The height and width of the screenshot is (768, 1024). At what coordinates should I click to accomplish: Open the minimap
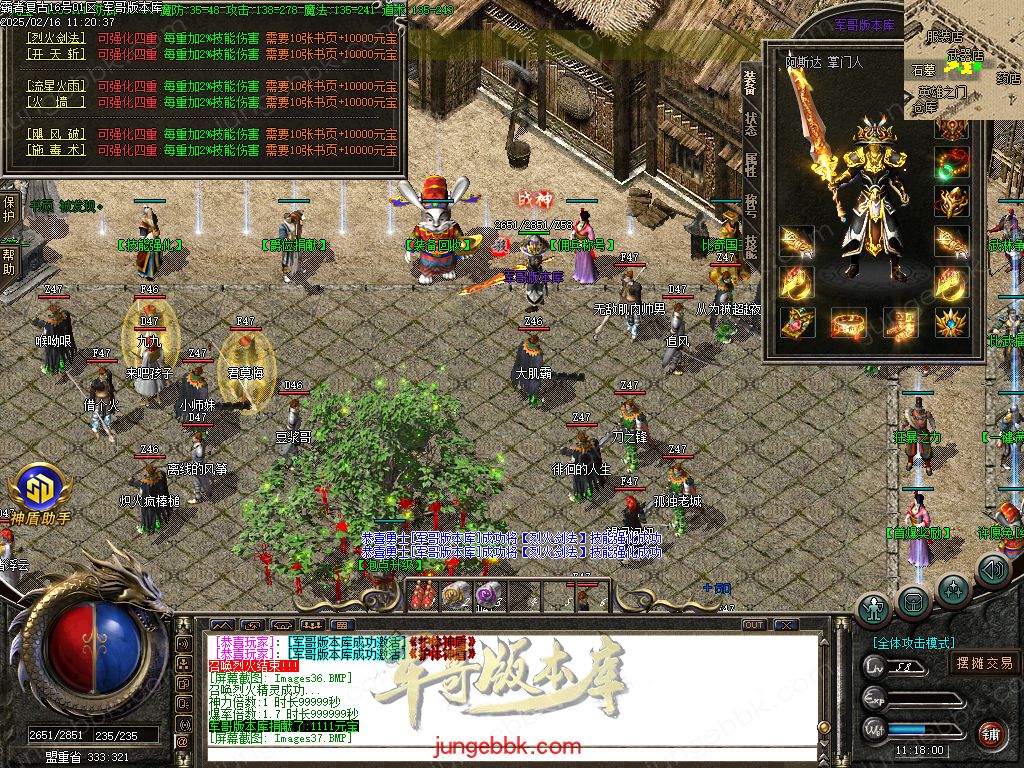pos(962,60)
